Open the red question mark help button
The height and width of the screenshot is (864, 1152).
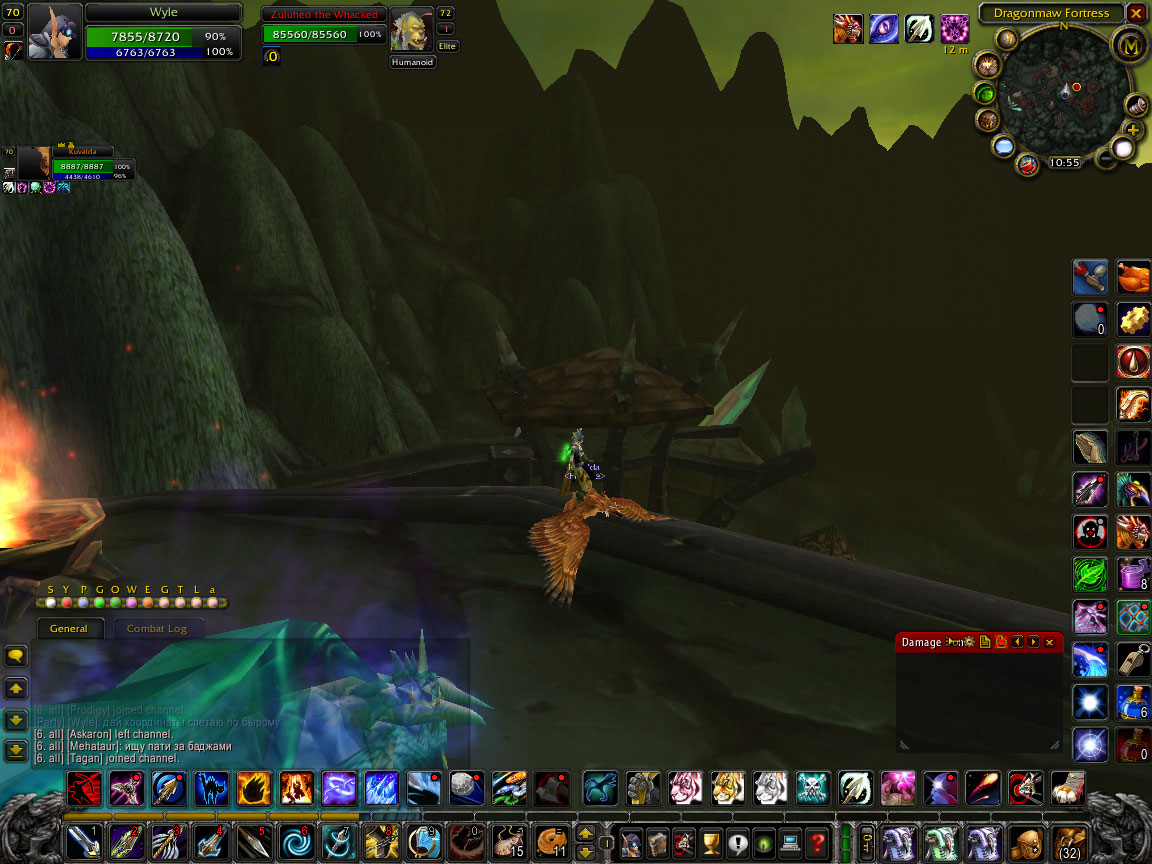click(816, 842)
